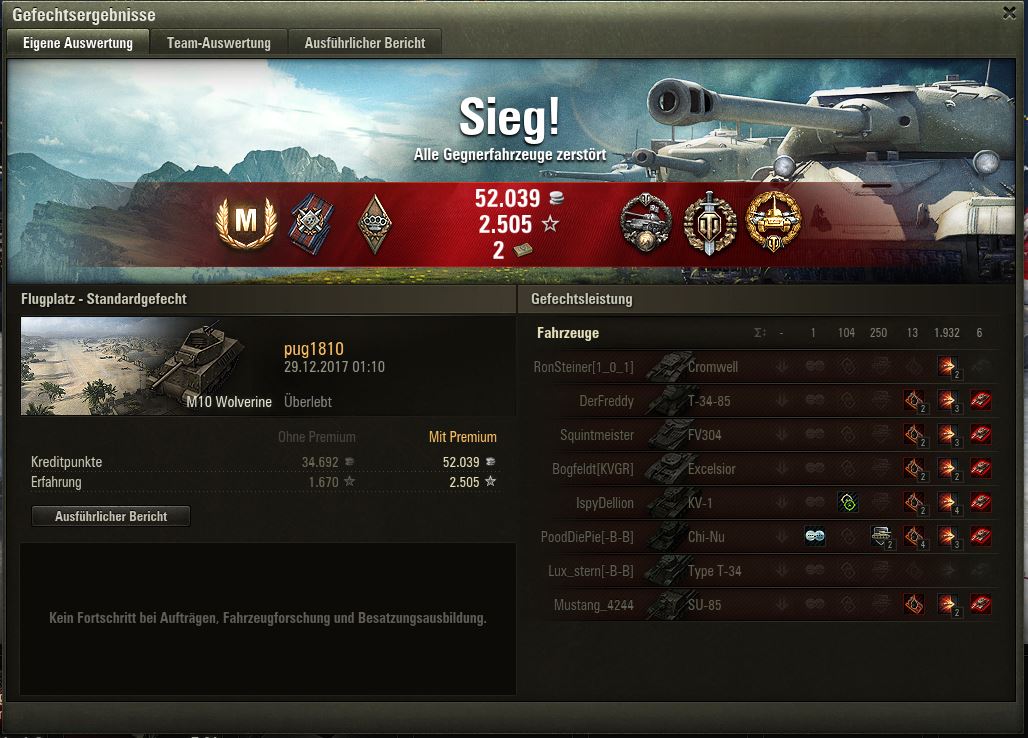Select the Eigene Auswertung tab

point(78,43)
